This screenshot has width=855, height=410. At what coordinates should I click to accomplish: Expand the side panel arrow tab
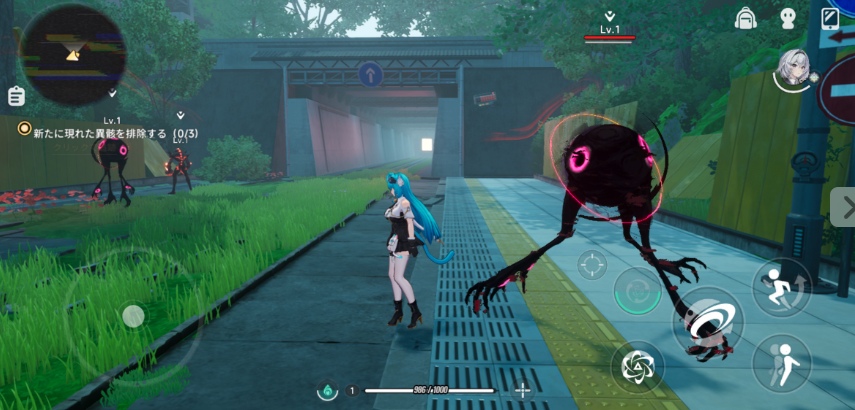843,207
